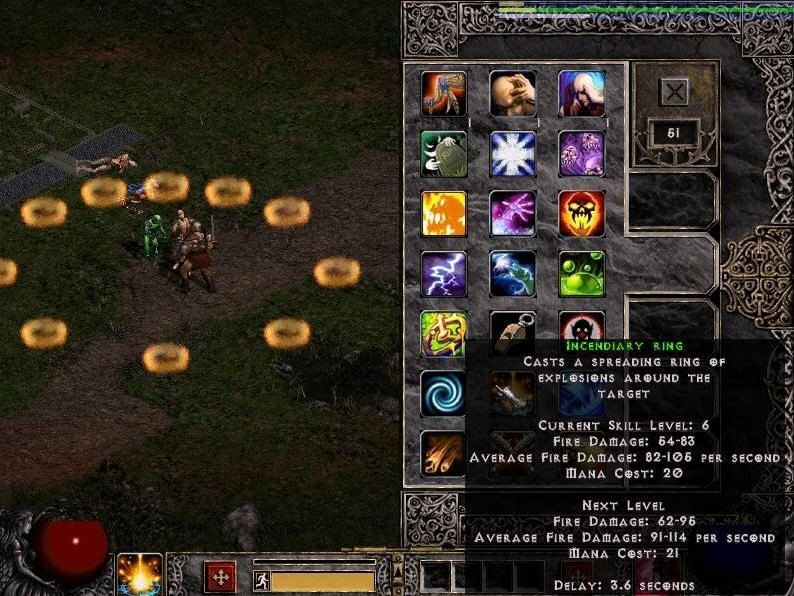794x596 pixels.
Task: Choose the man covering his face skill
Action: click(513, 93)
